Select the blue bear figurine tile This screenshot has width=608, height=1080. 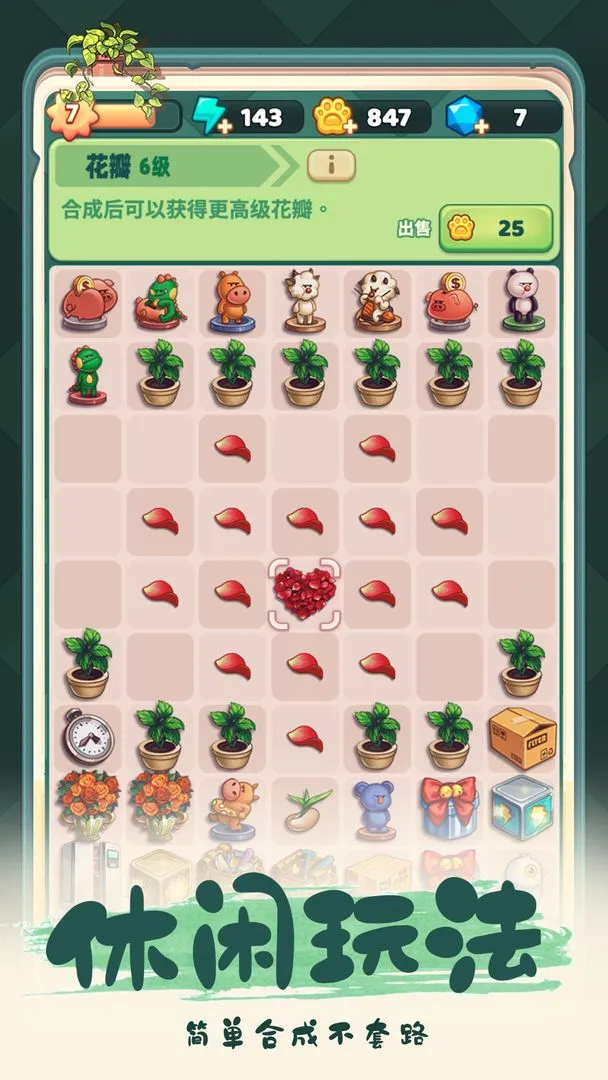[376, 808]
